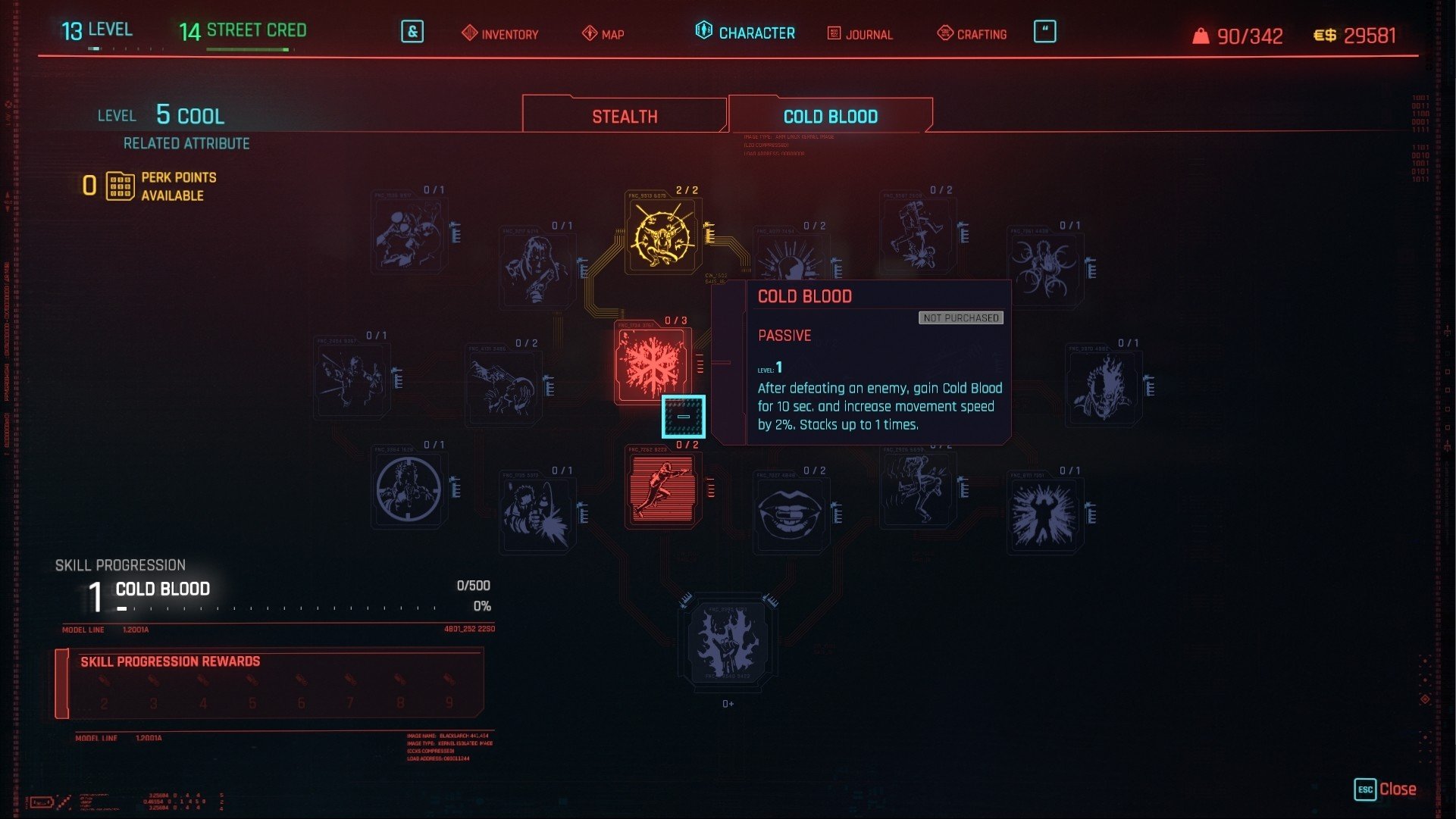Image resolution: width=1456 pixels, height=819 pixels.
Task: Select the lips perk icon
Action: pyautogui.click(x=790, y=511)
